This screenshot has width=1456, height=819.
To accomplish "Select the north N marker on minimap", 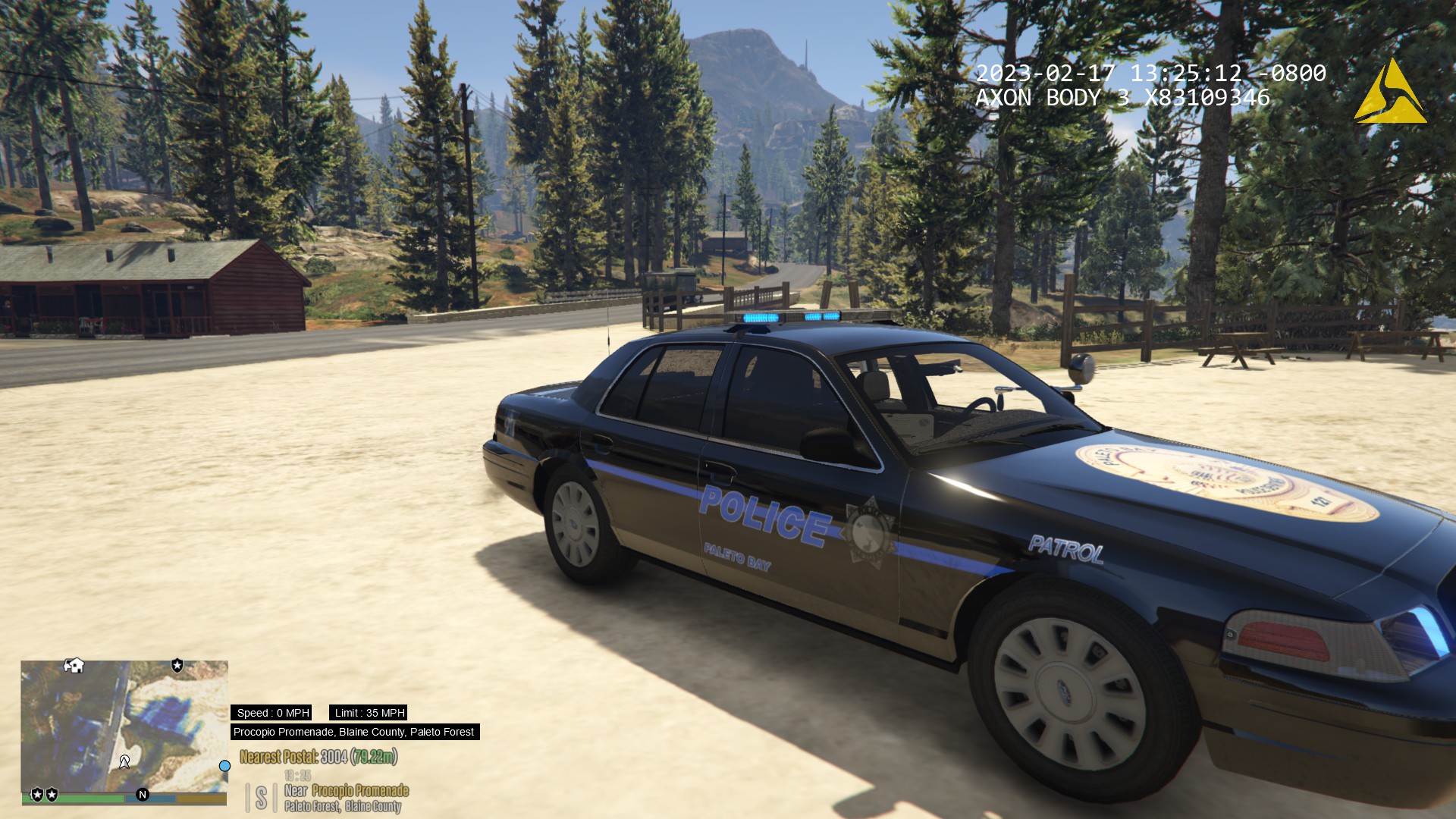I will click(142, 794).
